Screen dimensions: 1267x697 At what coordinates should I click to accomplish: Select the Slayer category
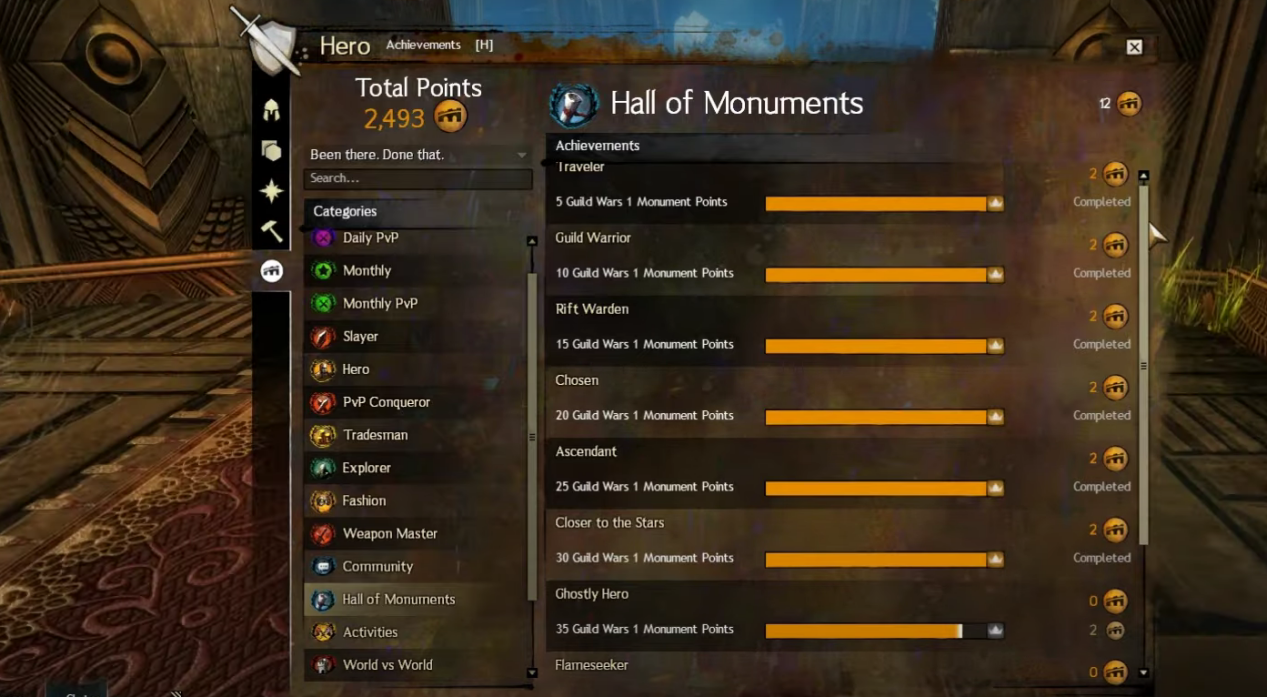coord(360,337)
